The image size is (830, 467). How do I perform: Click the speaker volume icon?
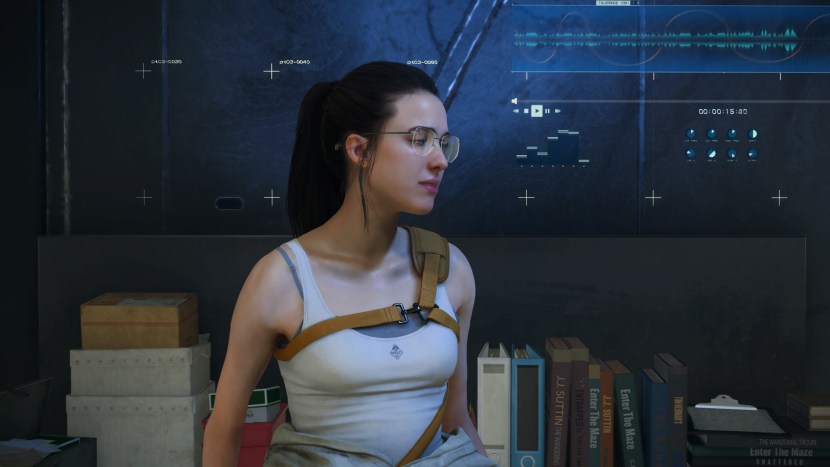[514, 101]
